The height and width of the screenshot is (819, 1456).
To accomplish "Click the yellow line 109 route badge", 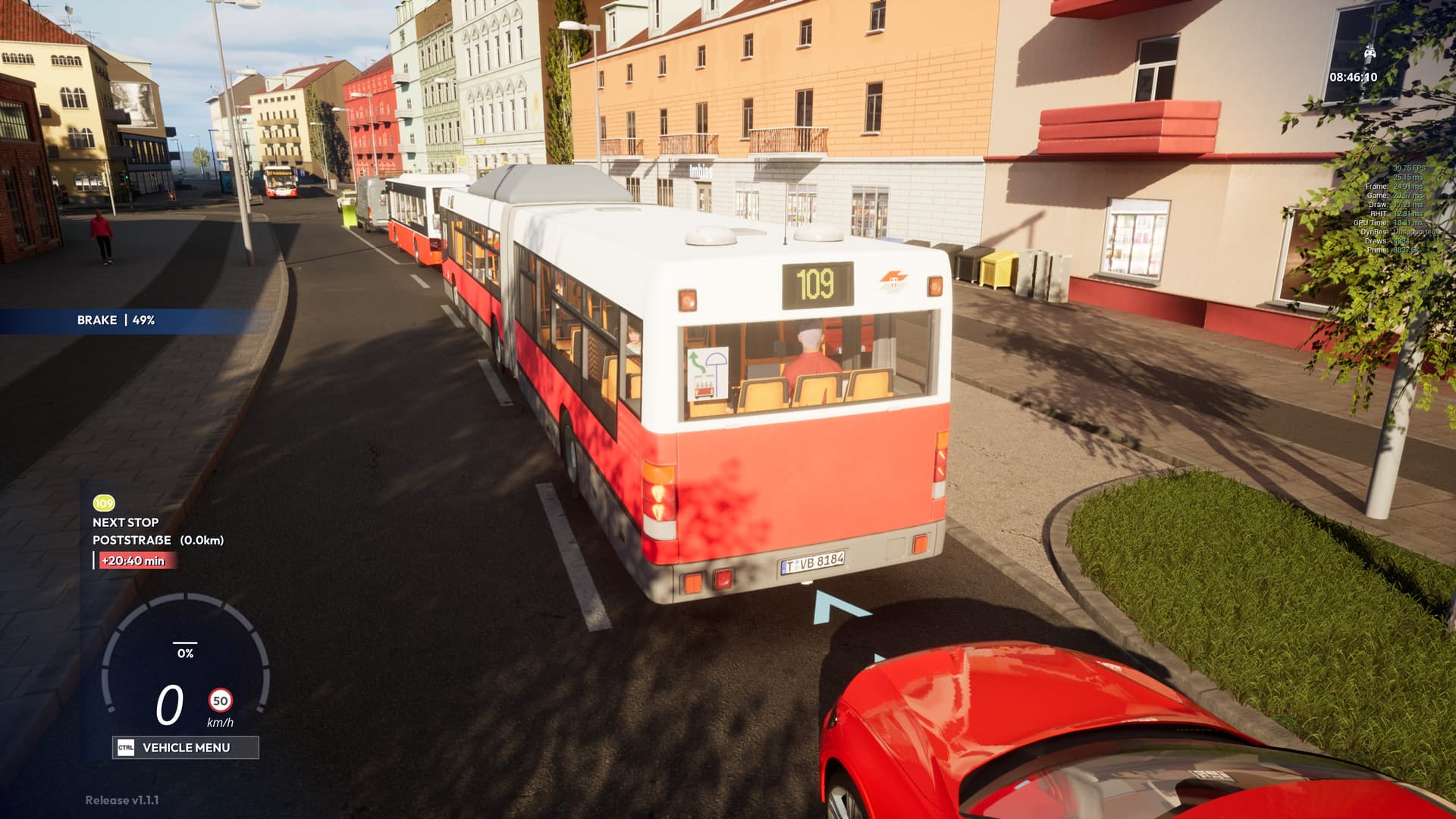I will pyautogui.click(x=103, y=503).
